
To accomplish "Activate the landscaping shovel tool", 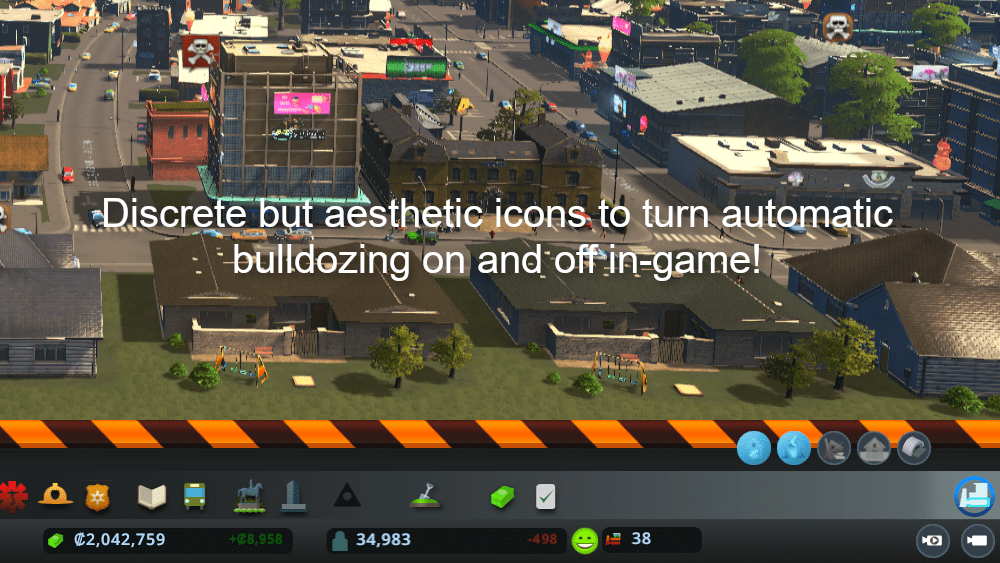I will 424,493.
